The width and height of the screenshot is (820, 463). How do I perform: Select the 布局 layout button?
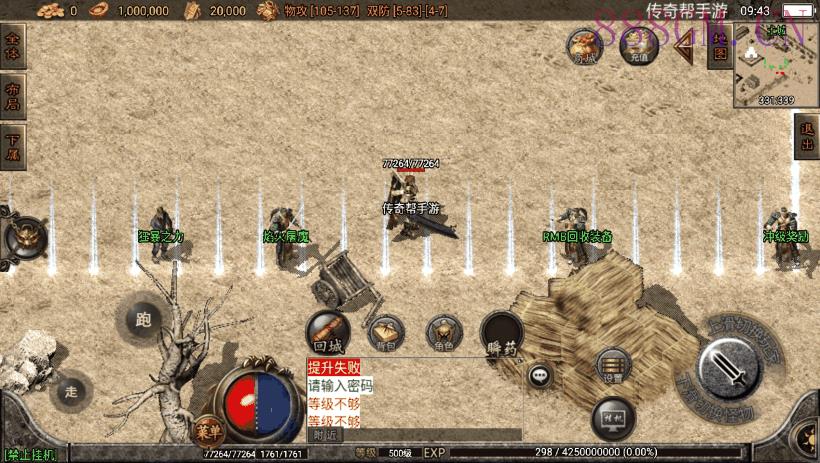click(13, 96)
